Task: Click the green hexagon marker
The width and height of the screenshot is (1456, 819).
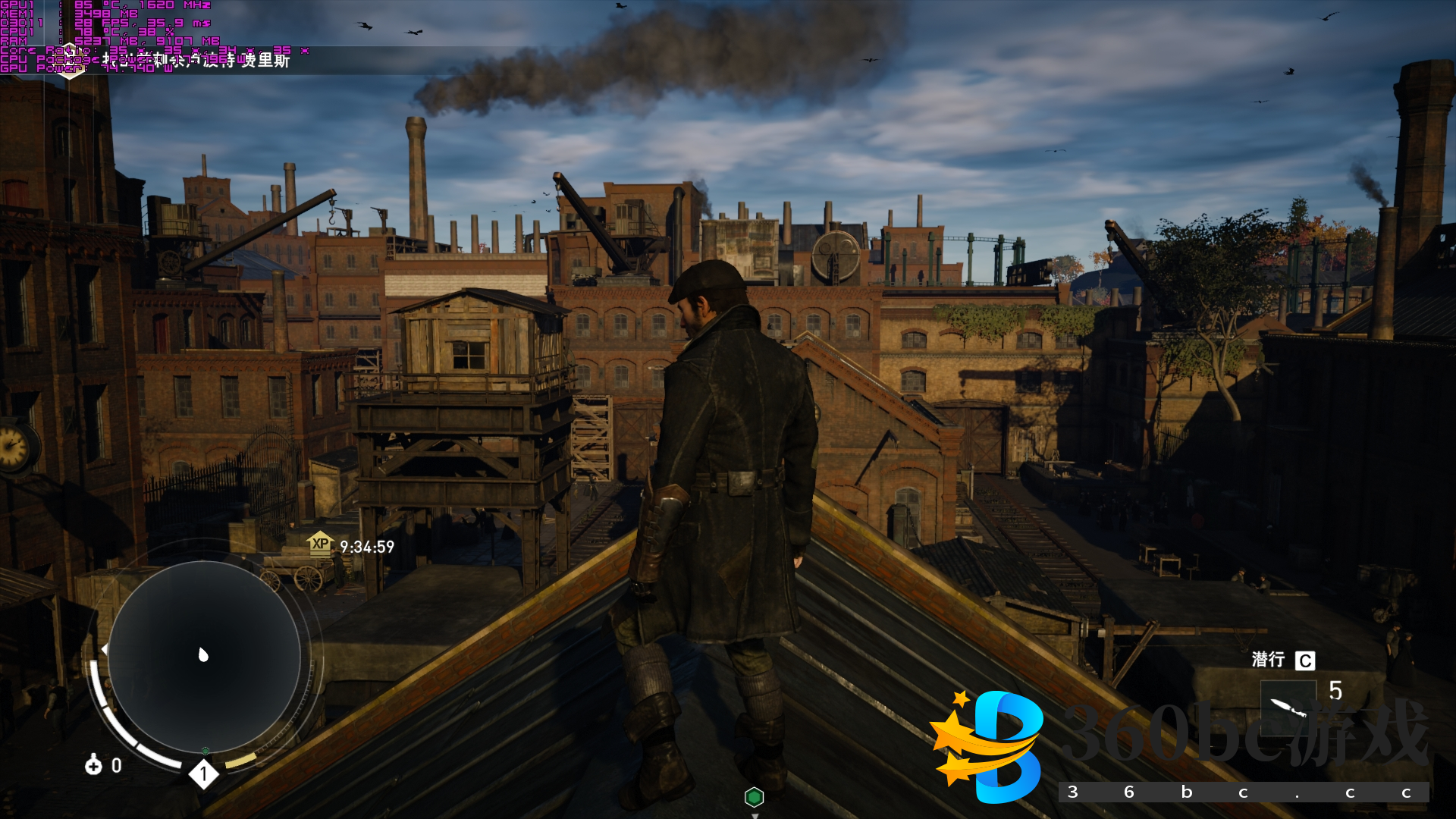Action: 754,797
